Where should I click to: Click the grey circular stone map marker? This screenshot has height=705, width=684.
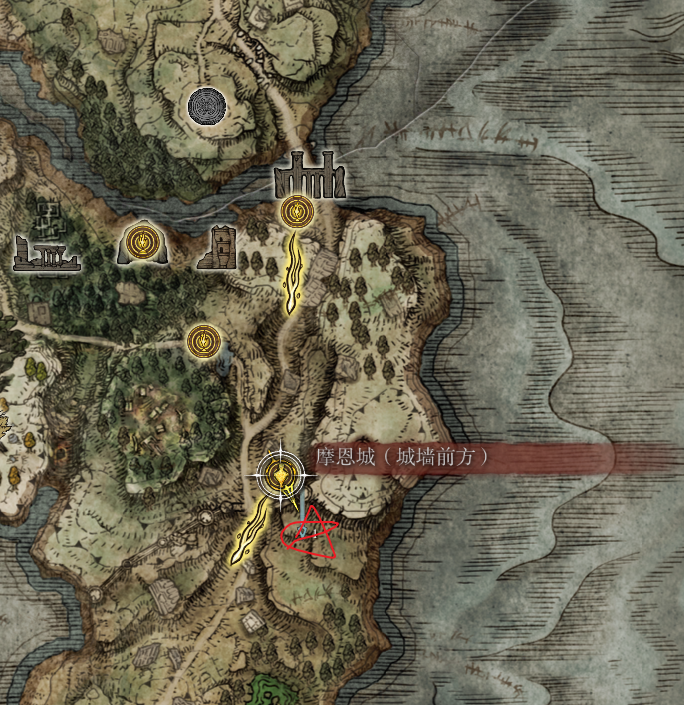(207, 104)
